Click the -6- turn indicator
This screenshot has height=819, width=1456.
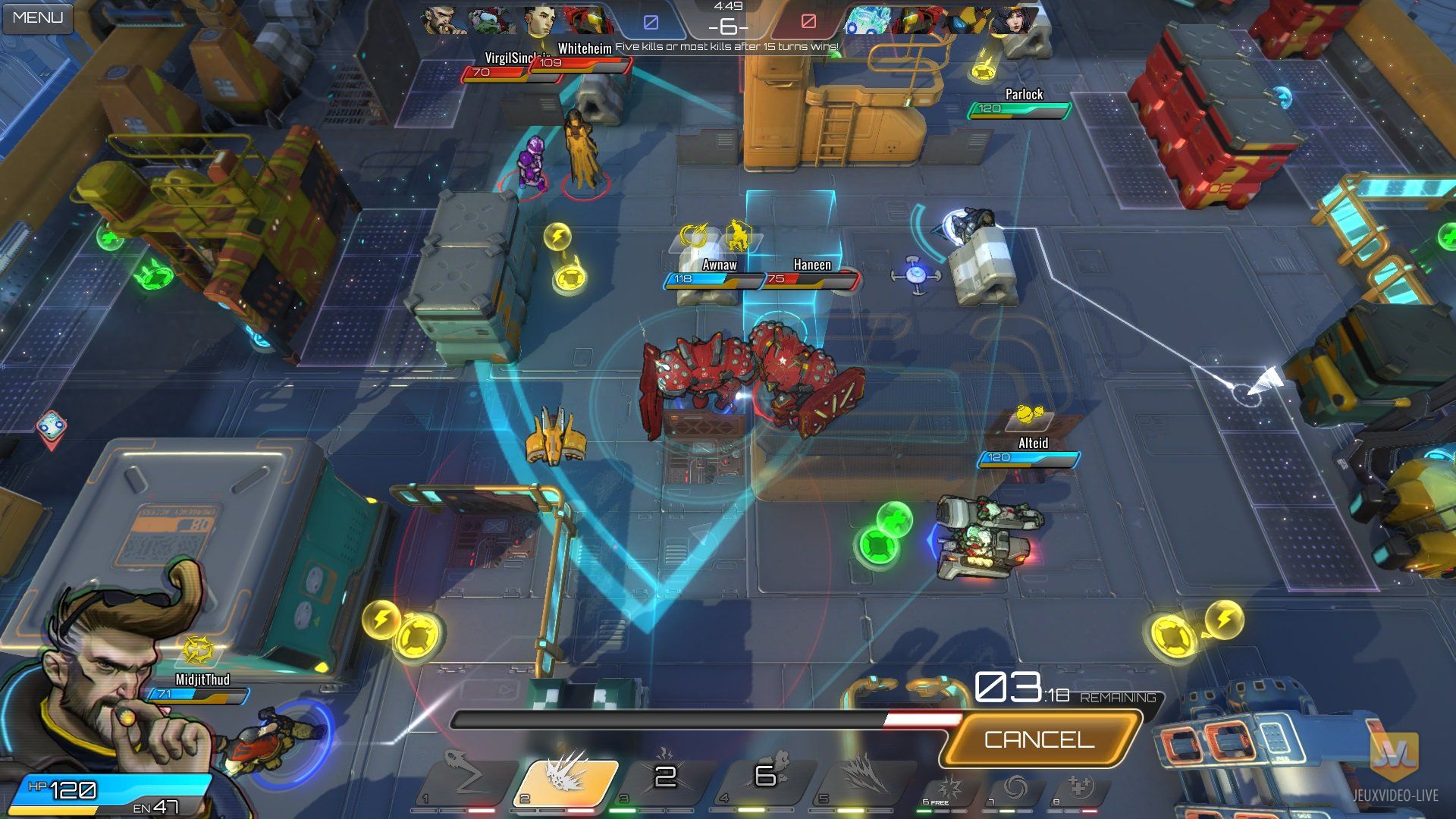point(726,27)
